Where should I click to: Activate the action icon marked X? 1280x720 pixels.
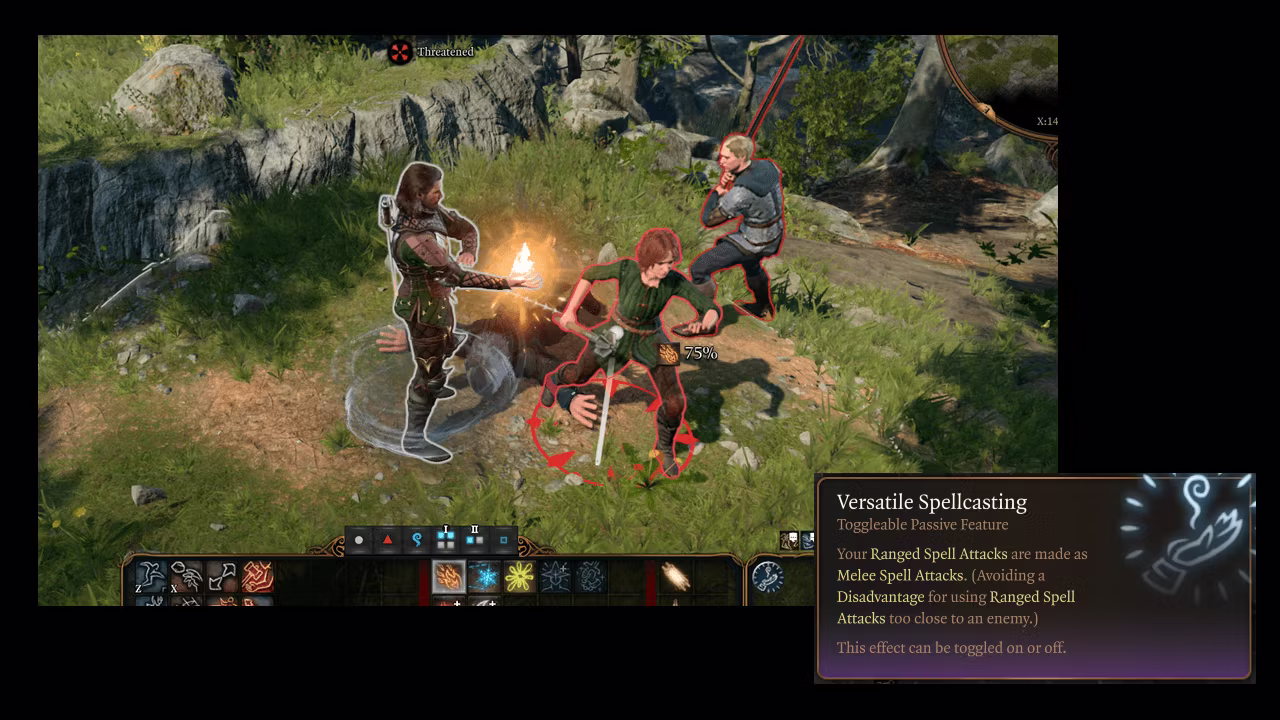[x=186, y=576]
